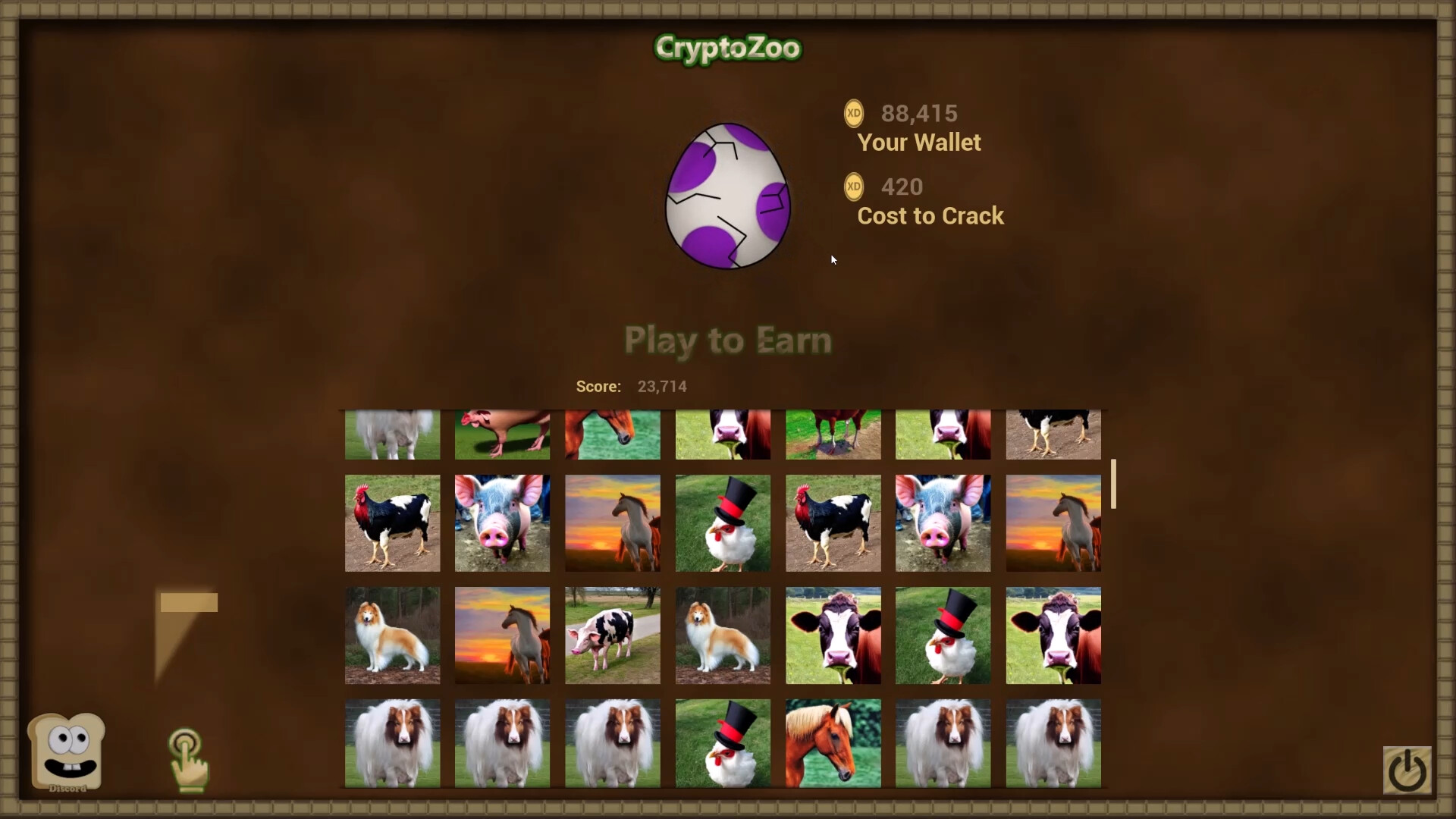The image size is (1456, 819).
Task: Select the rooster standing in grass tile
Action: 391,523
